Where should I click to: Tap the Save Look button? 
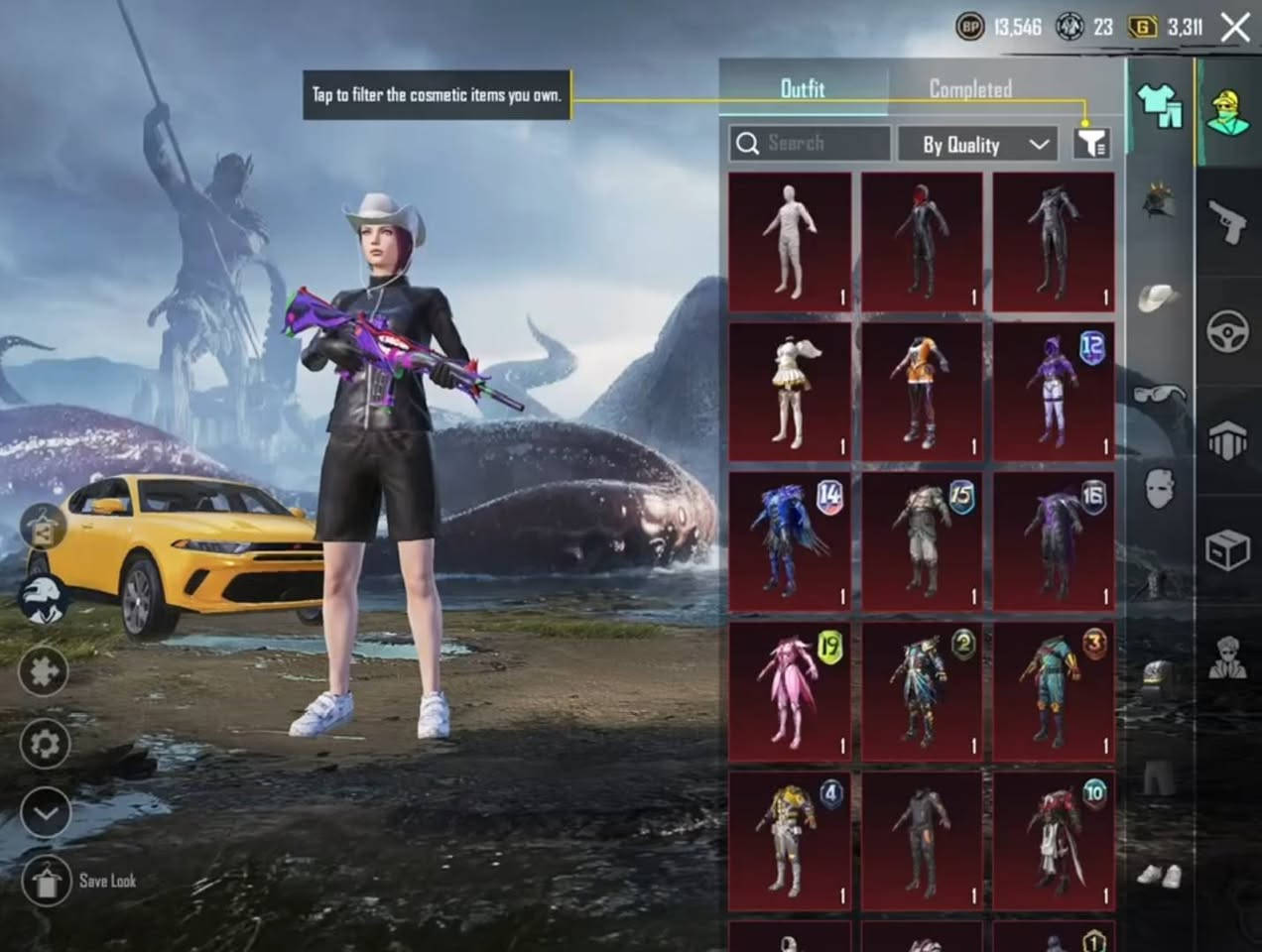click(x=47, y=881)
